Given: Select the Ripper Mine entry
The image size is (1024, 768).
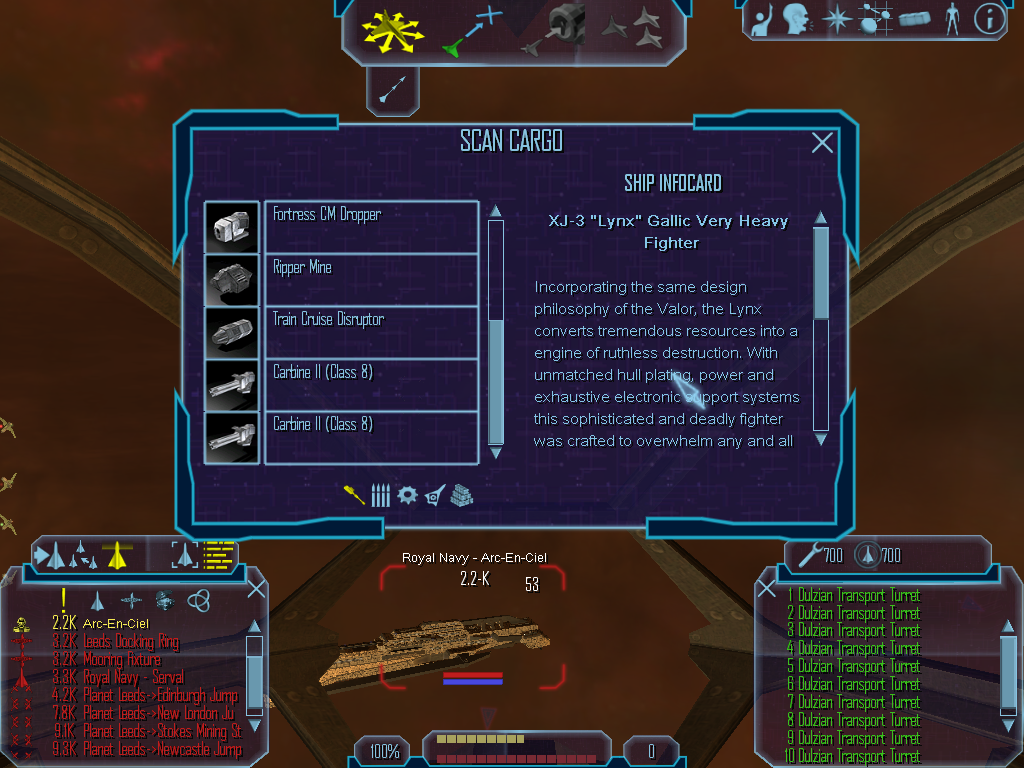Looking at the screenshot, I should (x=371, y=279).
